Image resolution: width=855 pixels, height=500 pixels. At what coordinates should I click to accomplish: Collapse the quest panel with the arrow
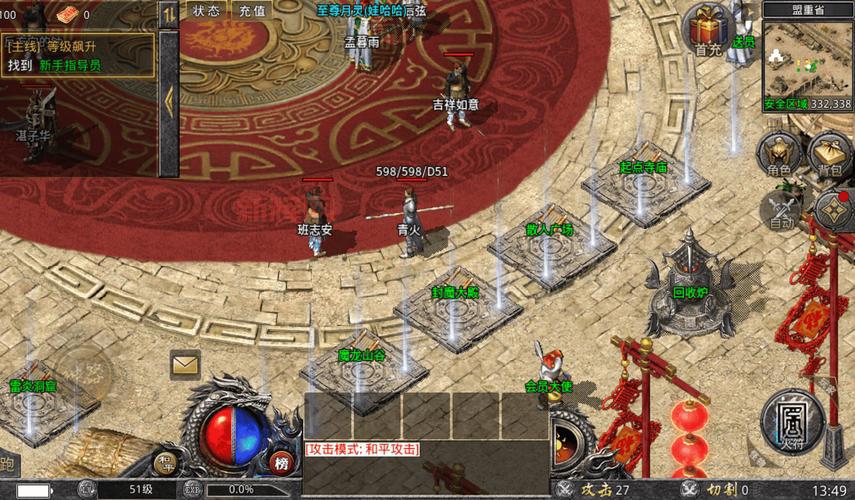point(169,100)
